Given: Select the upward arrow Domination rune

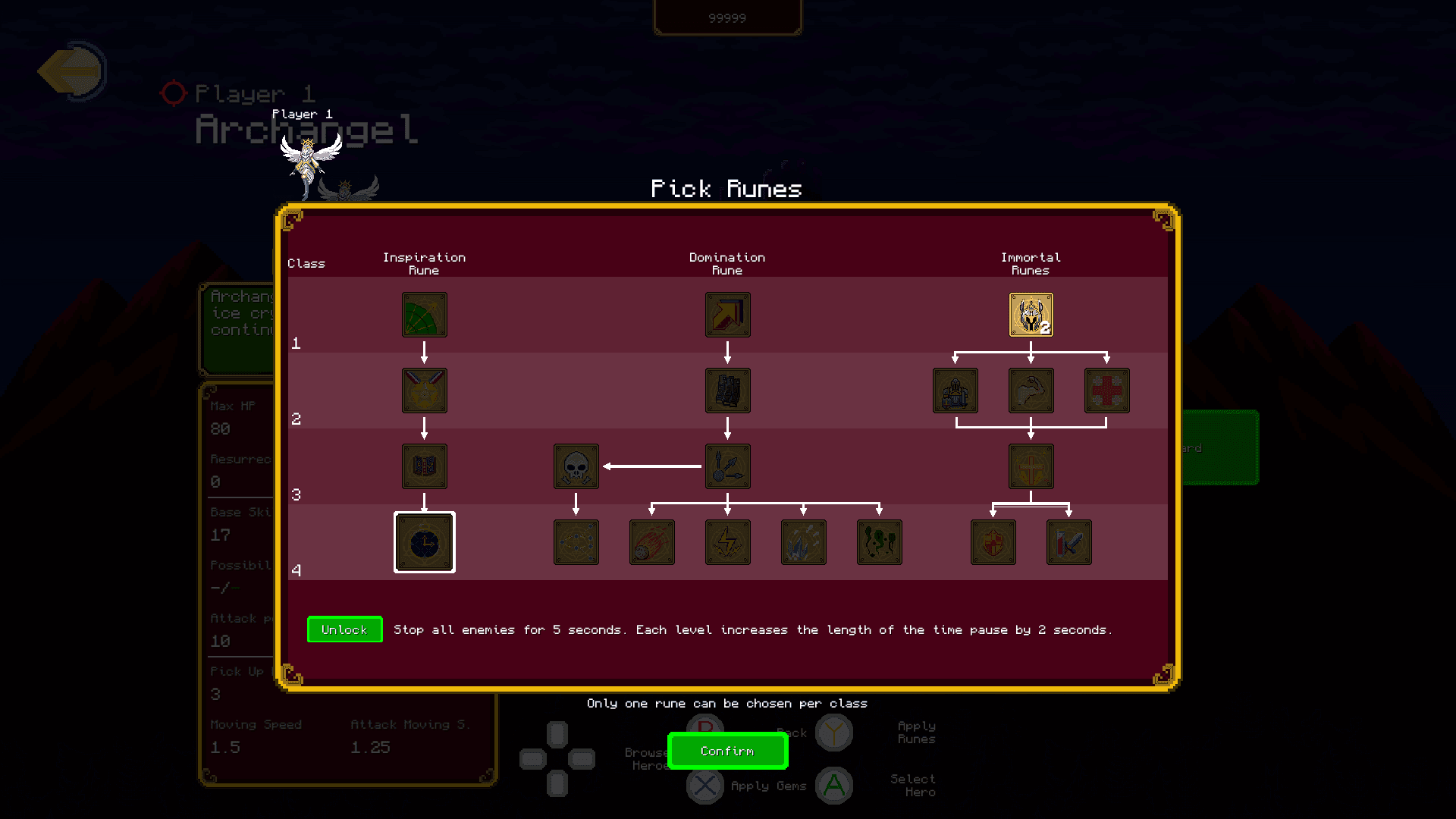Looking at the screenshot, I should click(727, 315).
